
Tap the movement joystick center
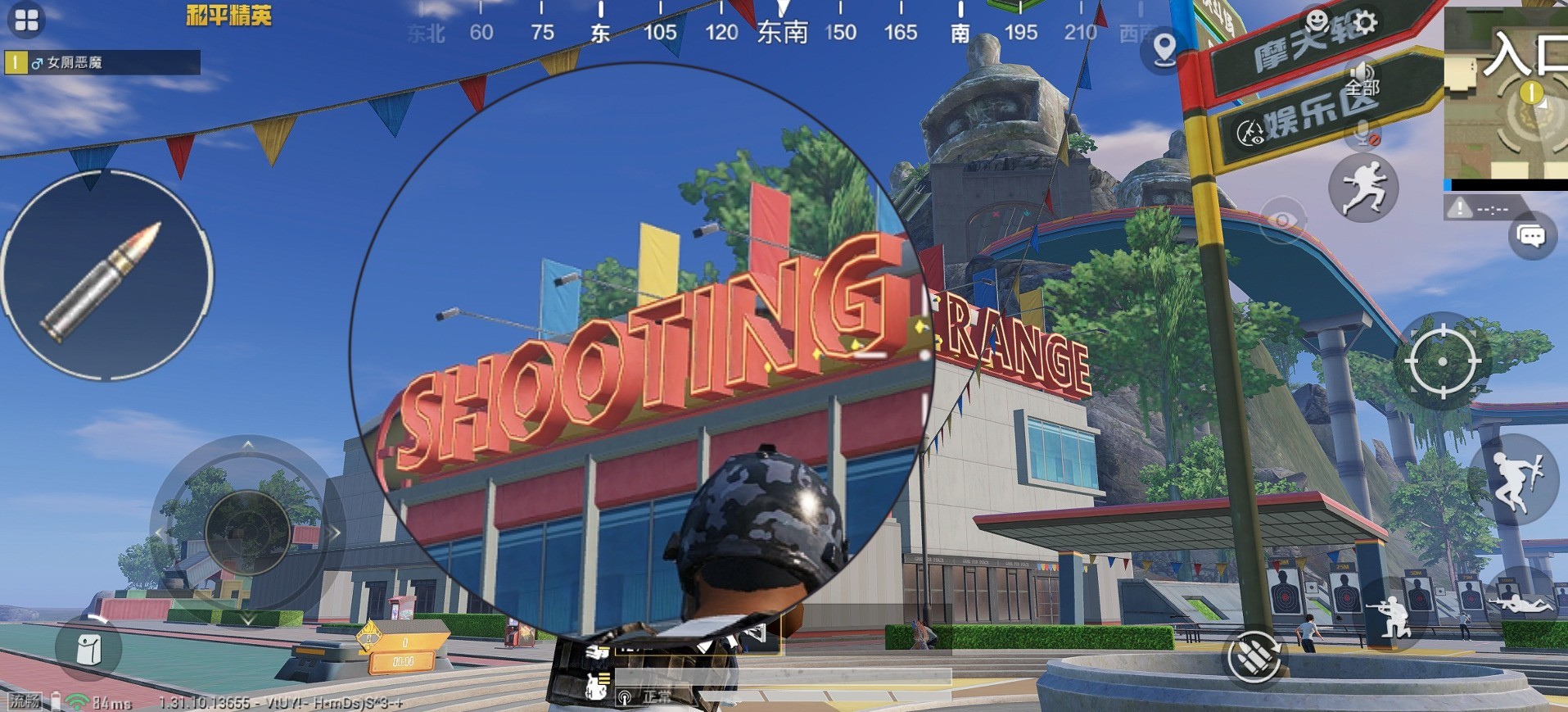(x=247, y=532)
